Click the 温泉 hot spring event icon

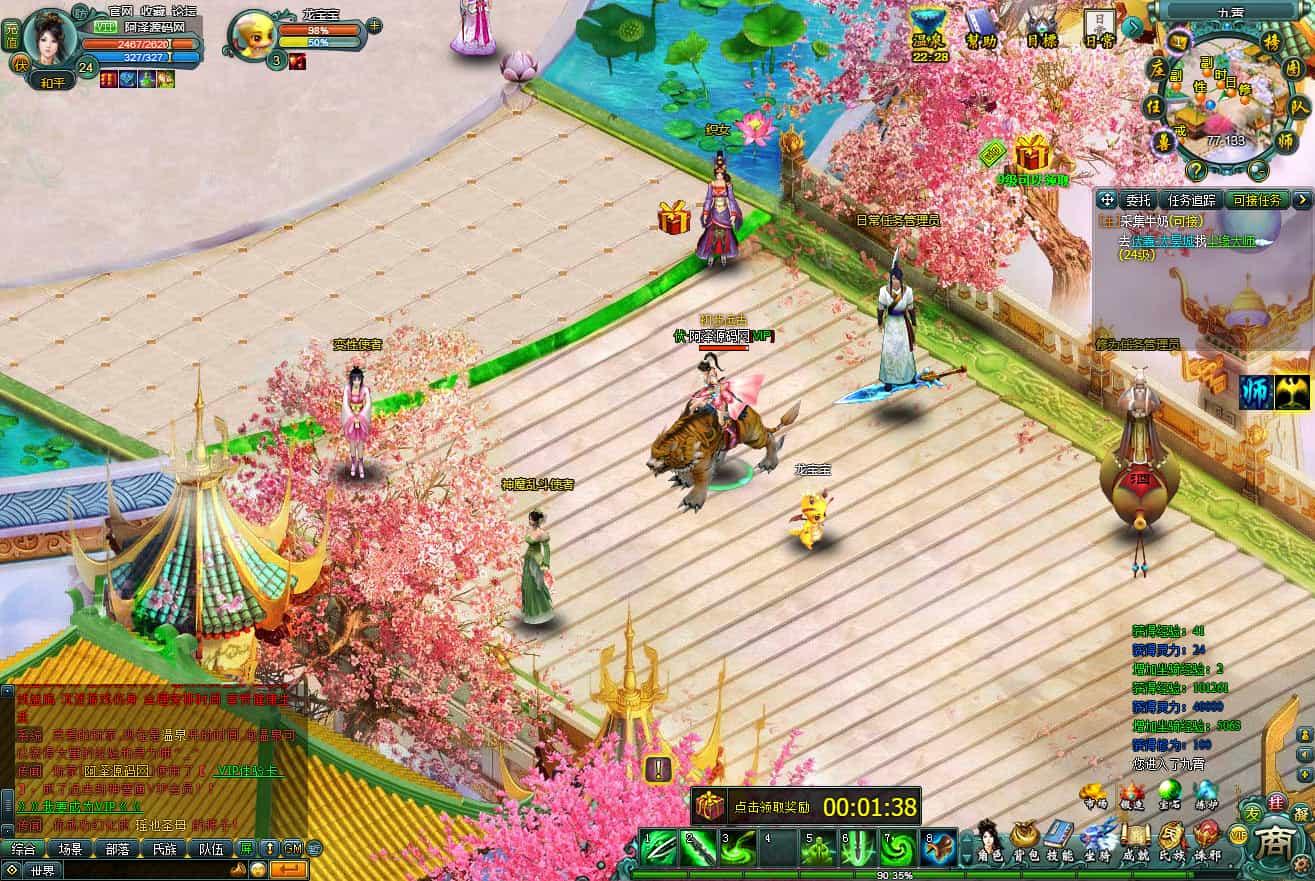pyautogui.click(x=927, y=29)
